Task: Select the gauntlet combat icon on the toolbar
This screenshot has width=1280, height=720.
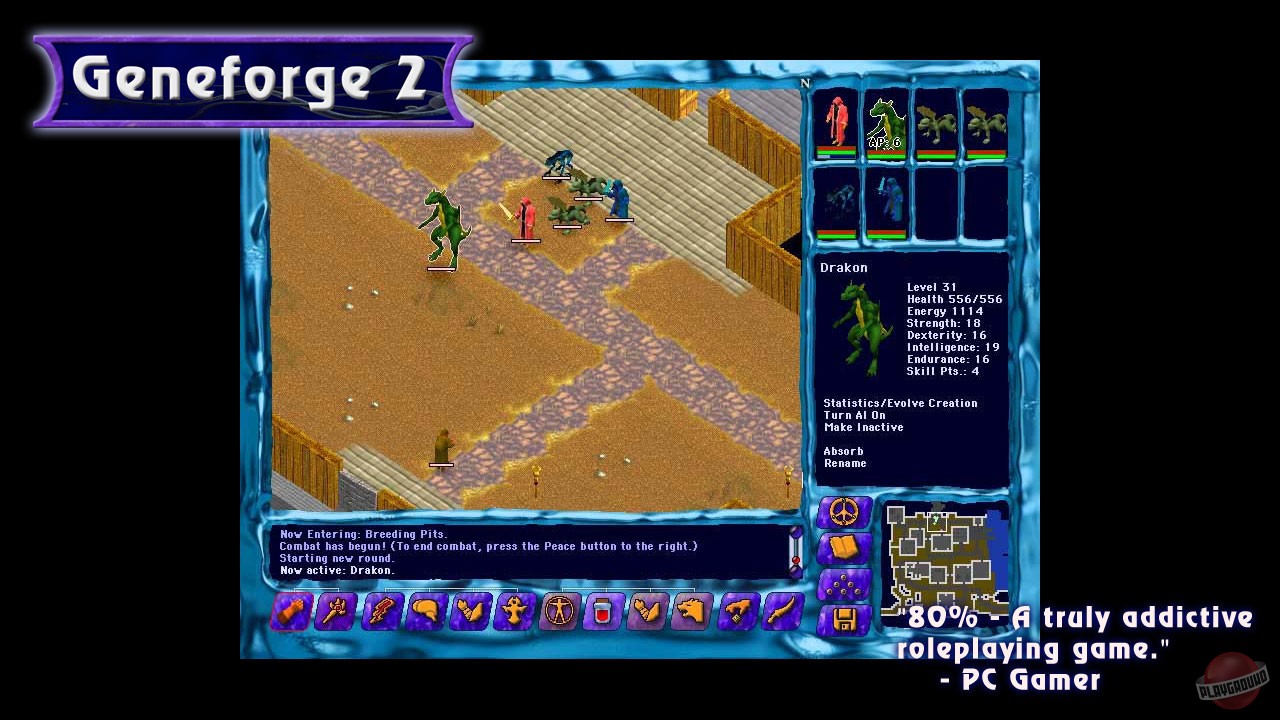Action: pos(290,612)
